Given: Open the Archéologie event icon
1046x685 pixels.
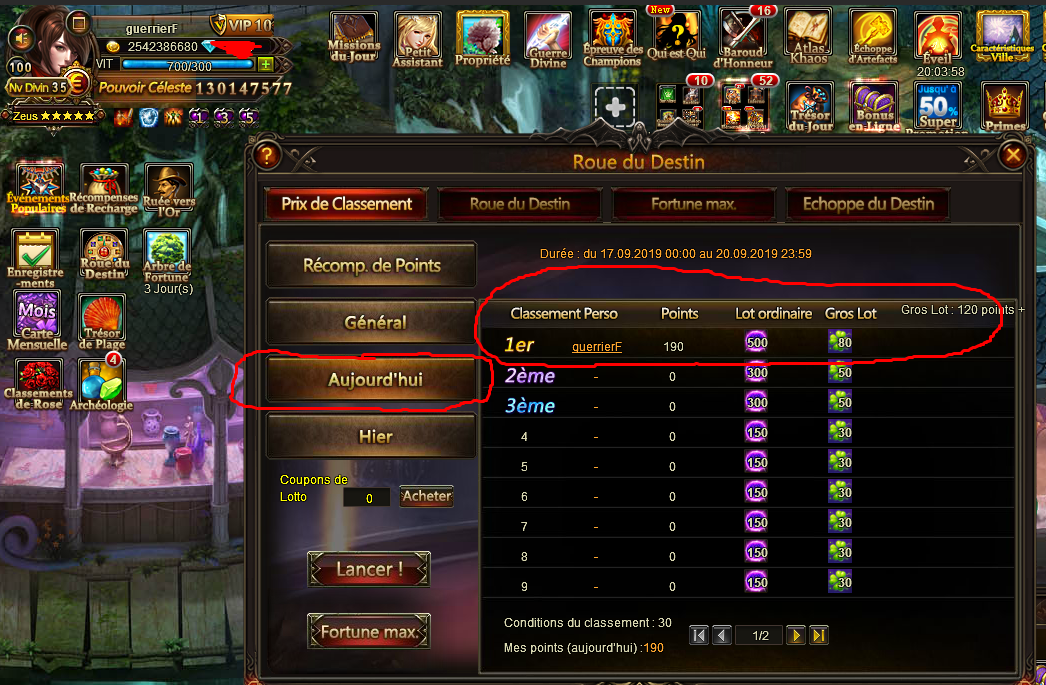Looking at the screenshot, I should point(102,385).
